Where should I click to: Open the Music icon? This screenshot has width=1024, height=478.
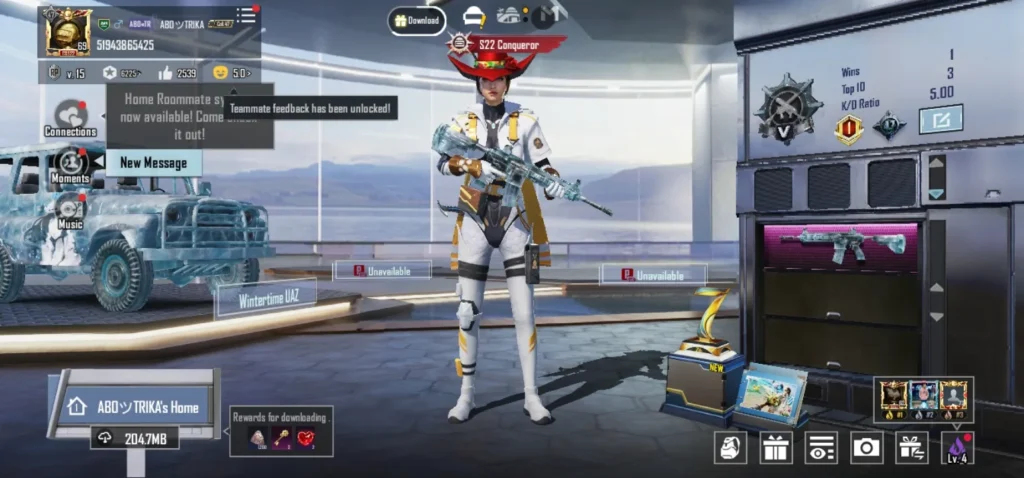70,212
